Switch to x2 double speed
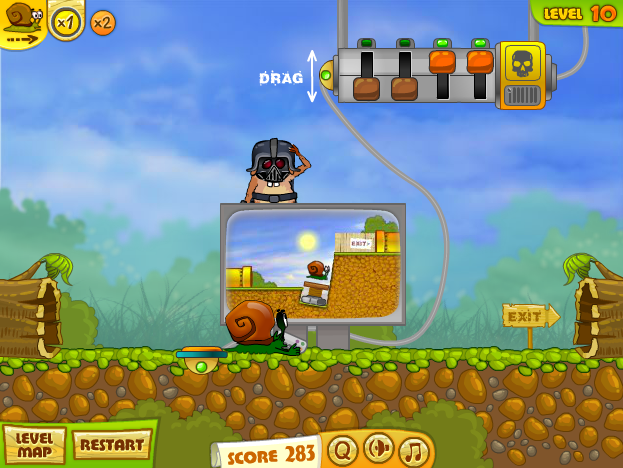Image resolution: width=623 pixels, height=468 pixels. [103, 22]
